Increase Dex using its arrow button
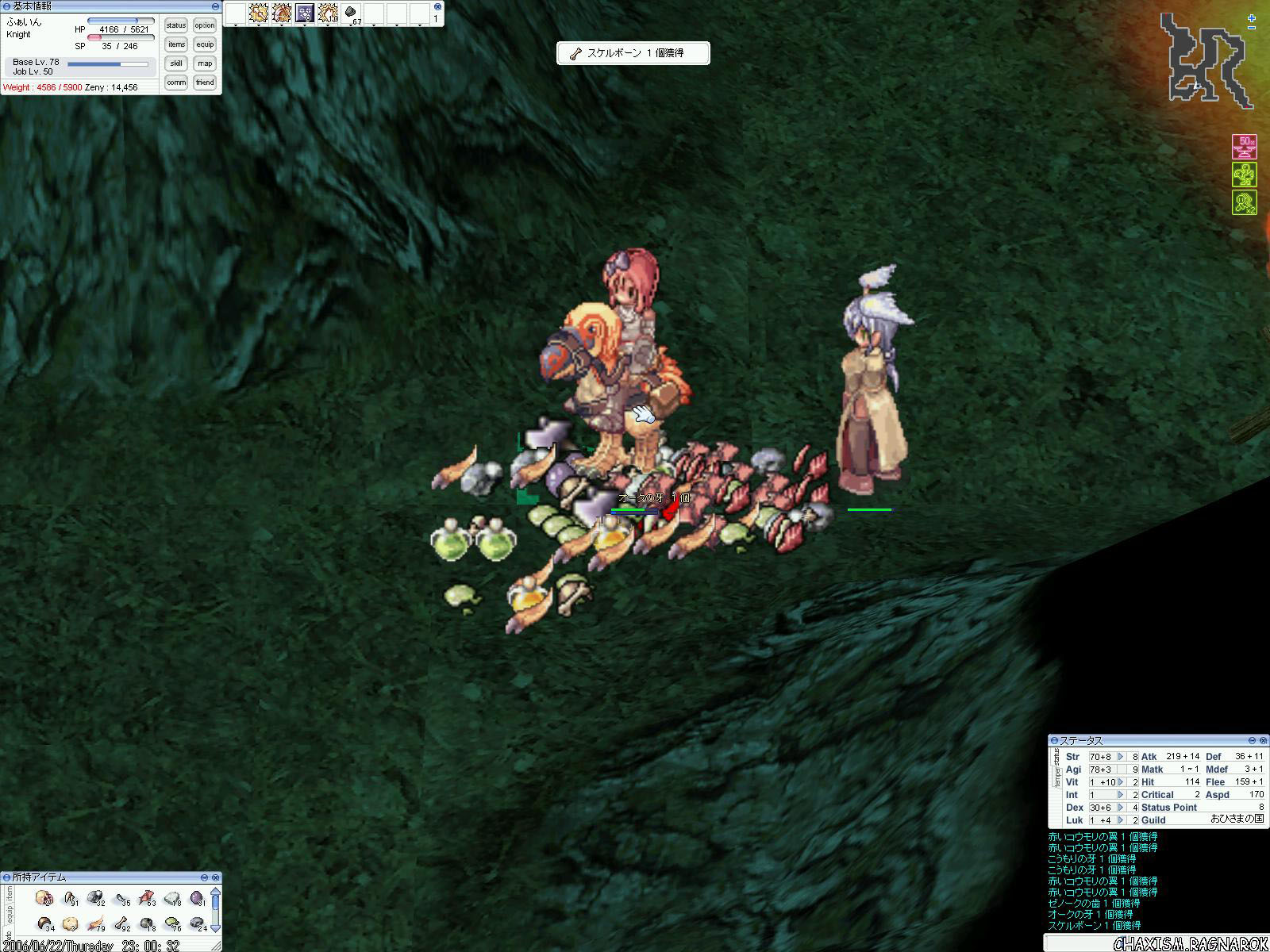The height and width of the screenshot is (952, 1270). [x=1121, y=808]
